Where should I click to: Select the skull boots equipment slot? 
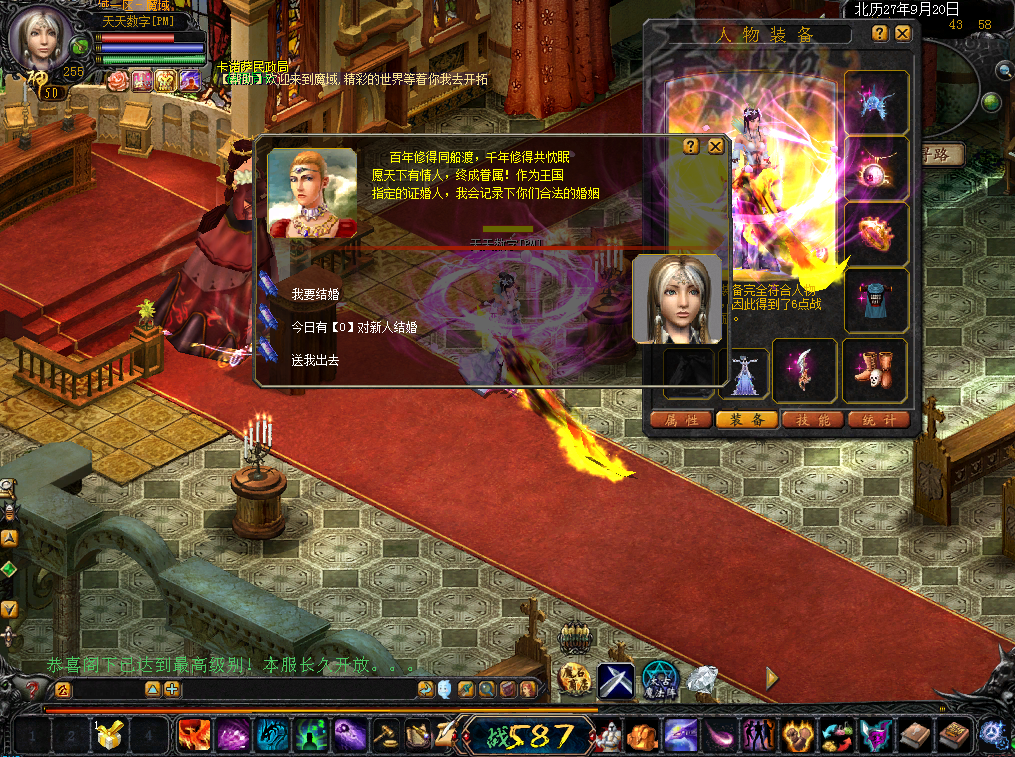(874, 370)
